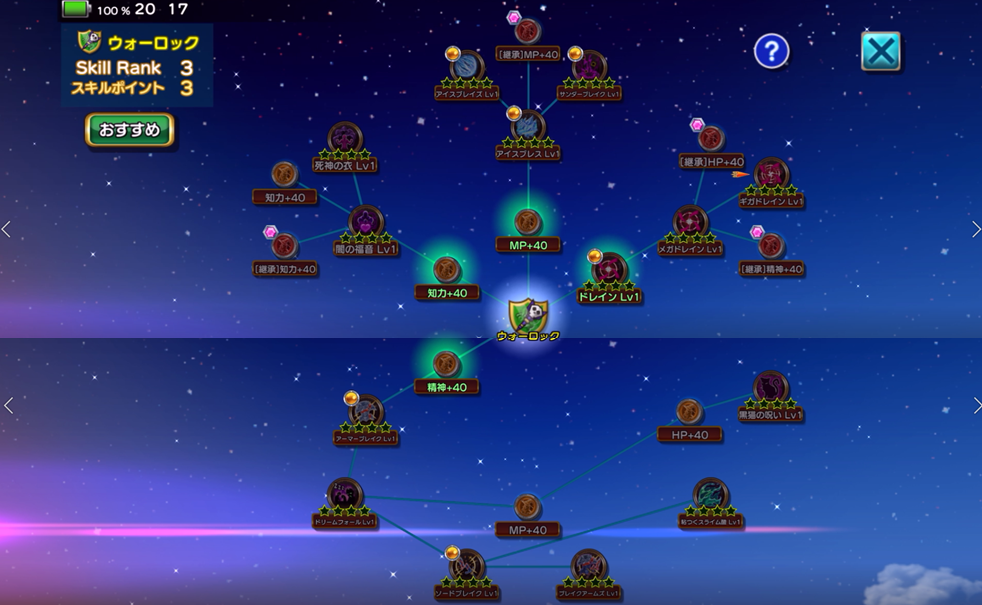Select the メガドレイン Lv1 skill node
982x605 pixels.
[x=690, y=221]
